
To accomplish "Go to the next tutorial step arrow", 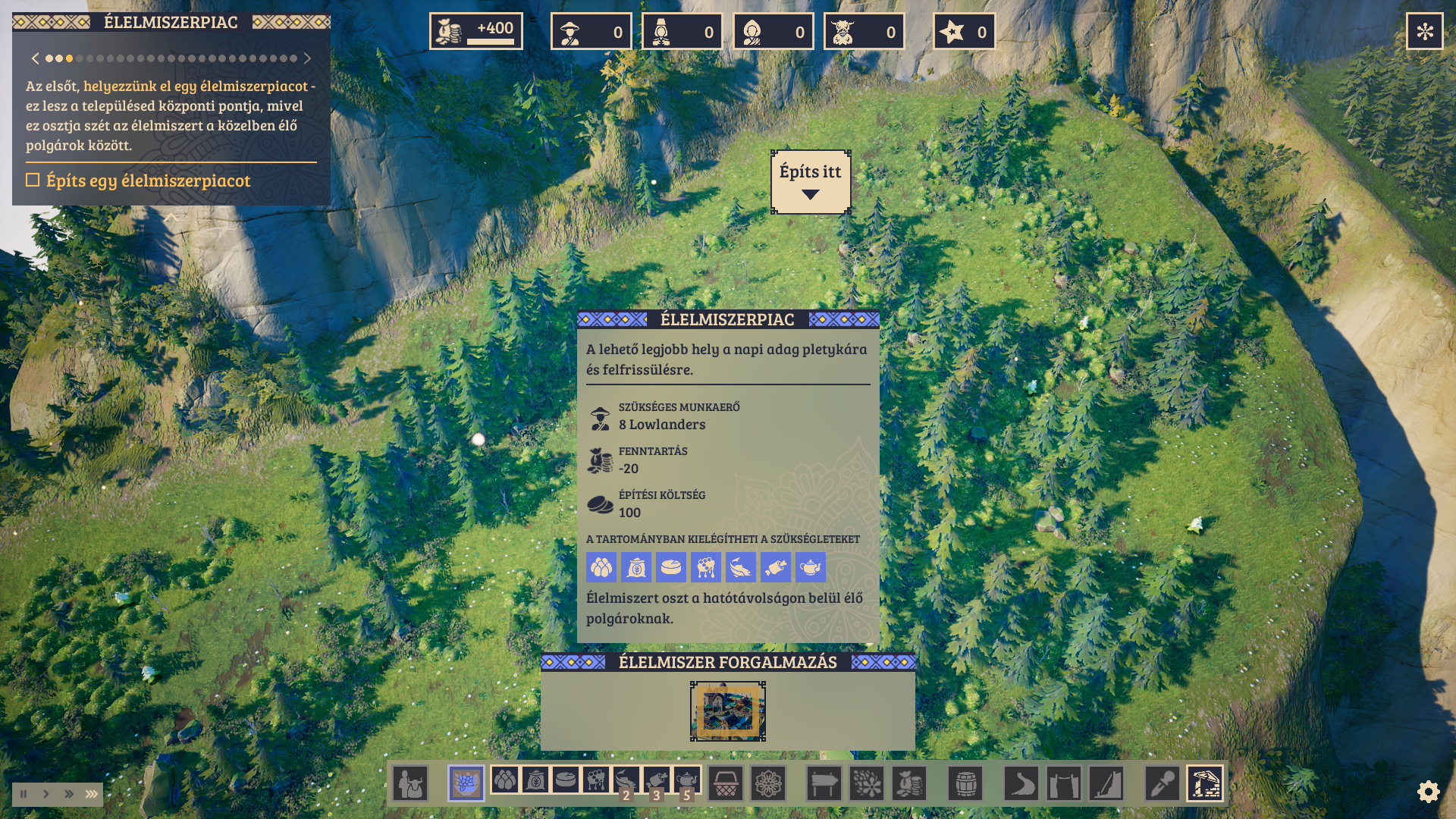I will pyautogui.click(x=307, y=58).
